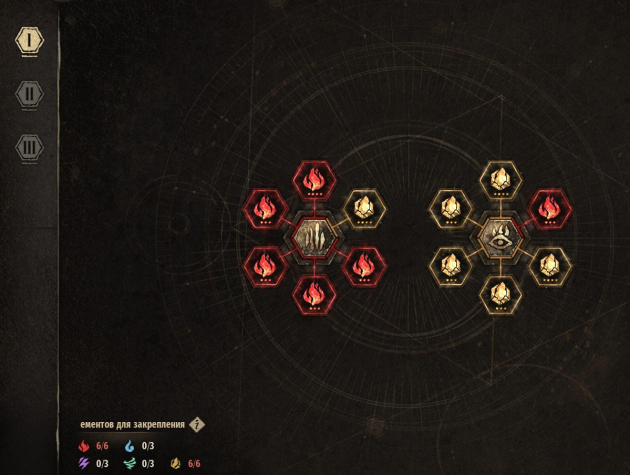Screen dimensions: 630x475
Task: Open the info icon beside the pinned elements label
Action: click(197, 424)
